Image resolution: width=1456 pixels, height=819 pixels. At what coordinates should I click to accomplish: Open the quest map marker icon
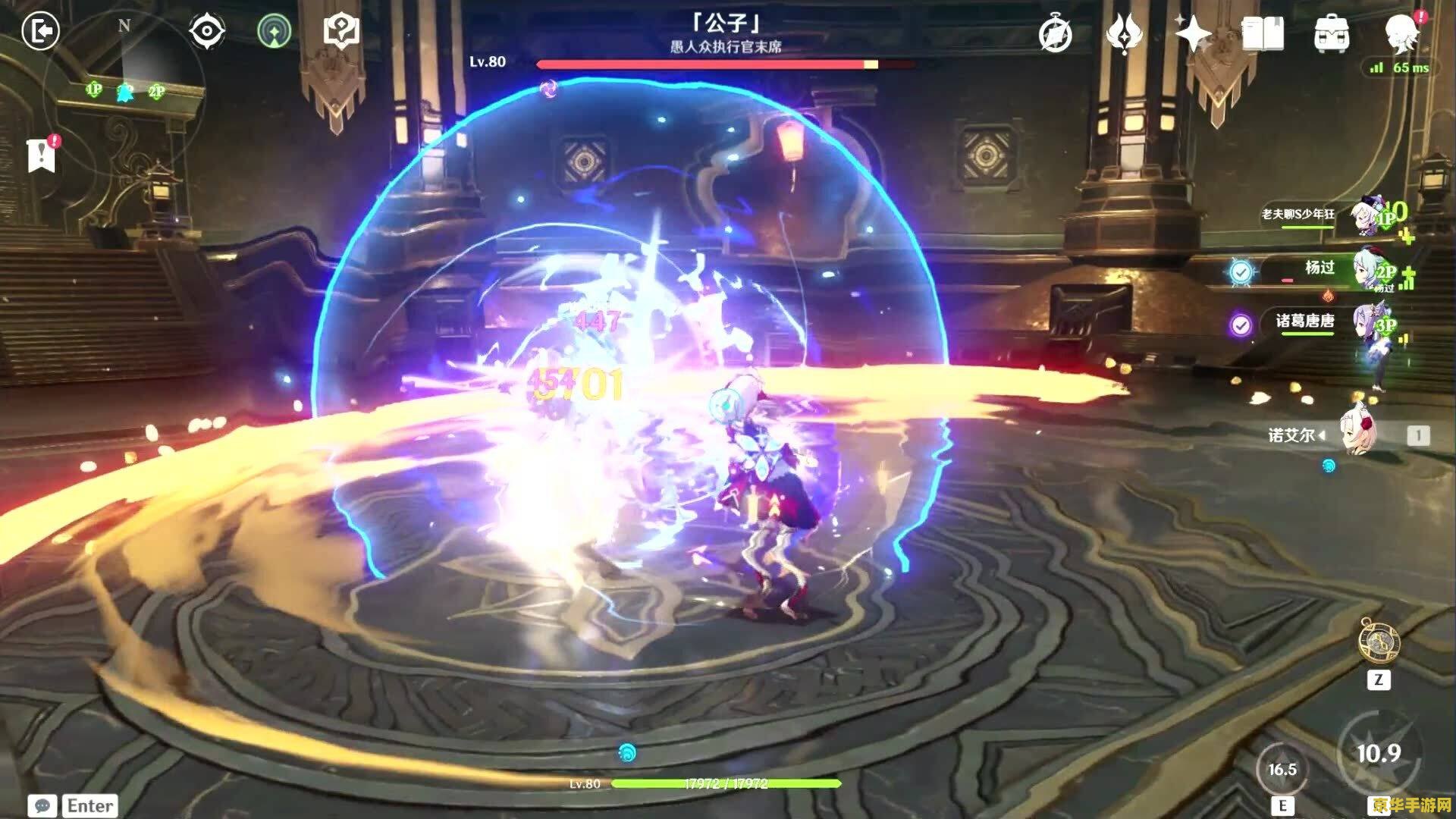(341, 31)
